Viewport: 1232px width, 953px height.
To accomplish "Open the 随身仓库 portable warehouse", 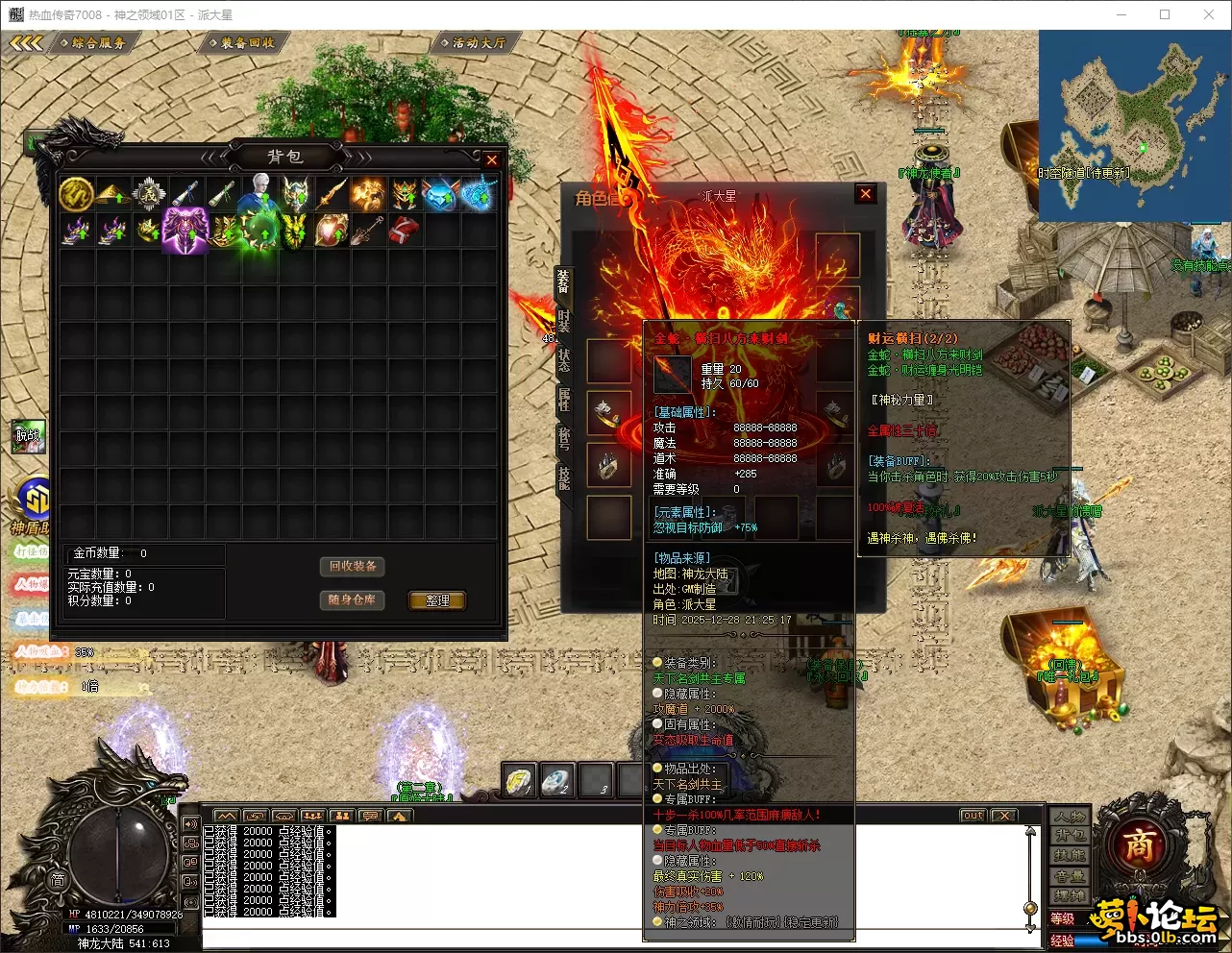I will (352, 599).
